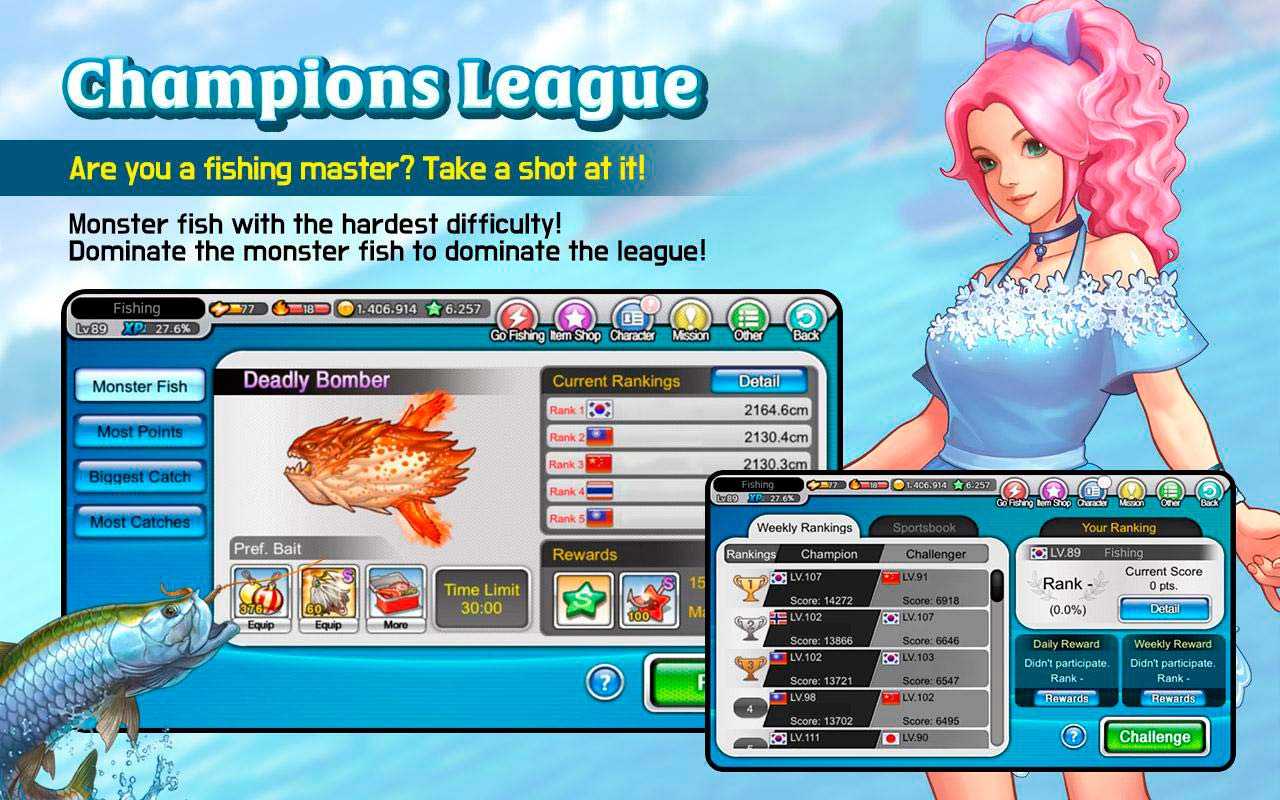The image size is (1280, 800).
Task: Click the weekly rankings list scrollbar
Action: point(996,586)
